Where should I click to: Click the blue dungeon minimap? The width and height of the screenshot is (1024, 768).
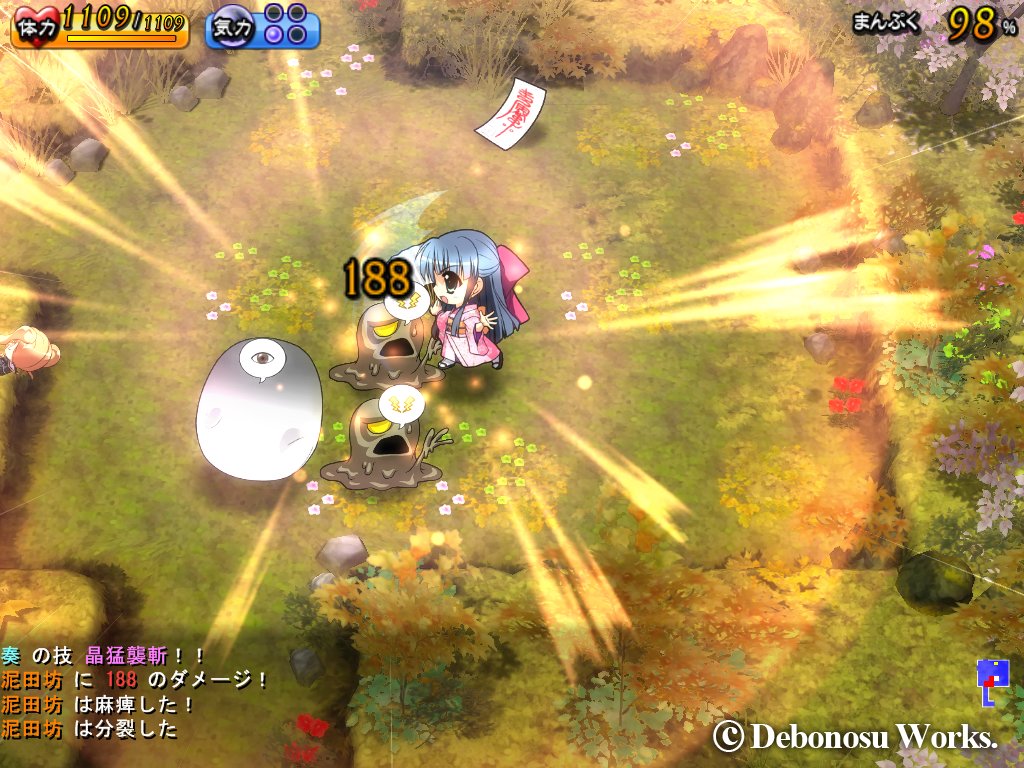click(988, 682)
